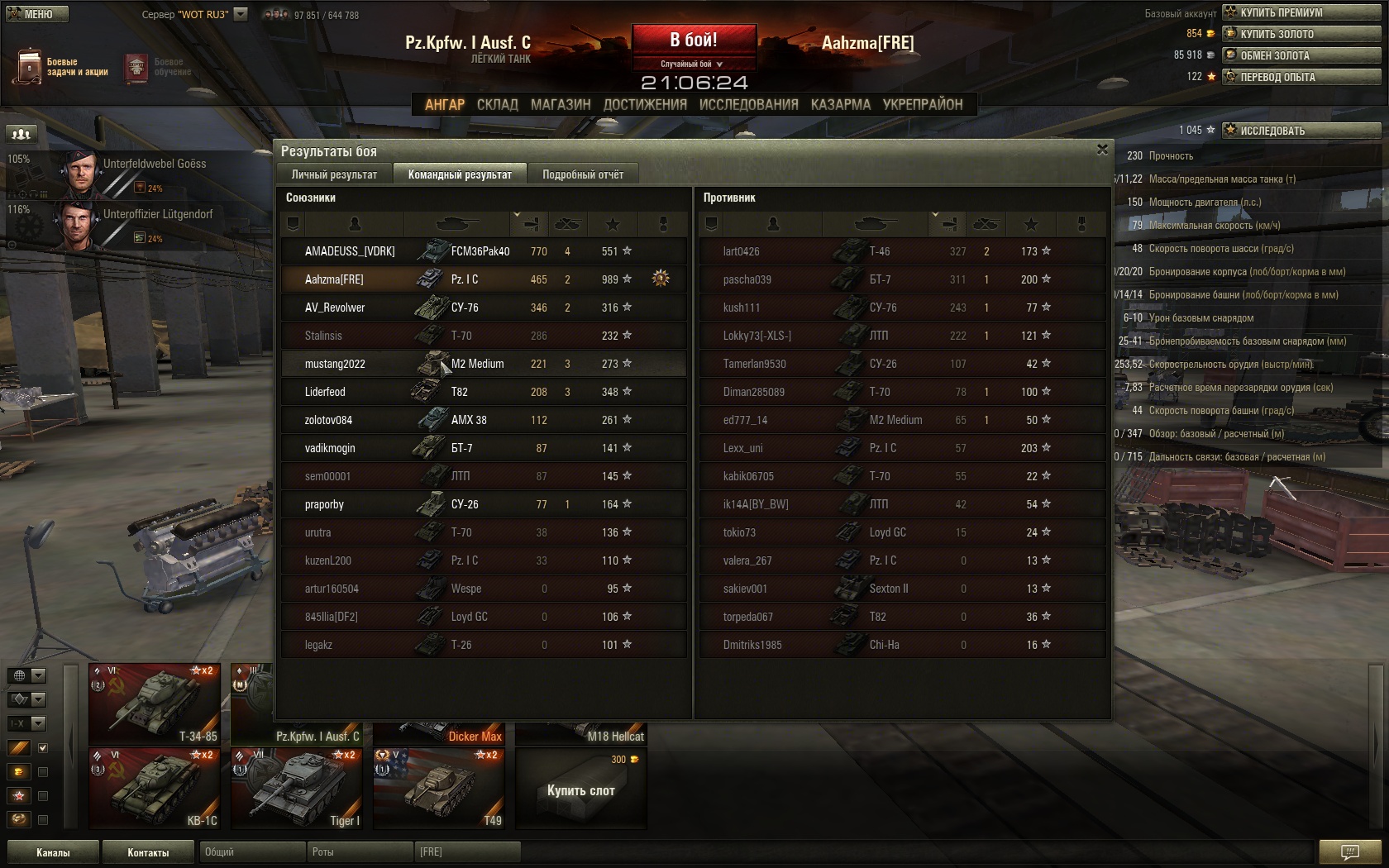Select the Tiger I tank in carousel
This screenshot has height=868, width=1389.
(296, 788)
